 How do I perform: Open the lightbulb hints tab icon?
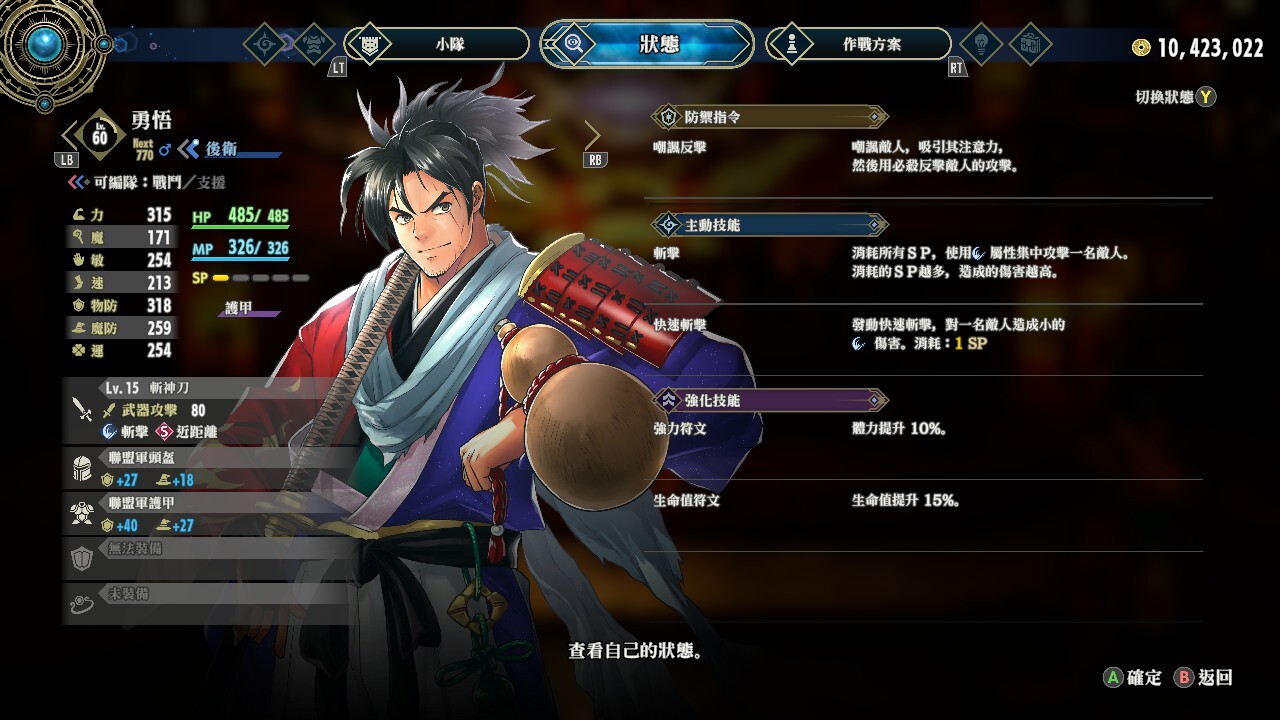(980, 44)
